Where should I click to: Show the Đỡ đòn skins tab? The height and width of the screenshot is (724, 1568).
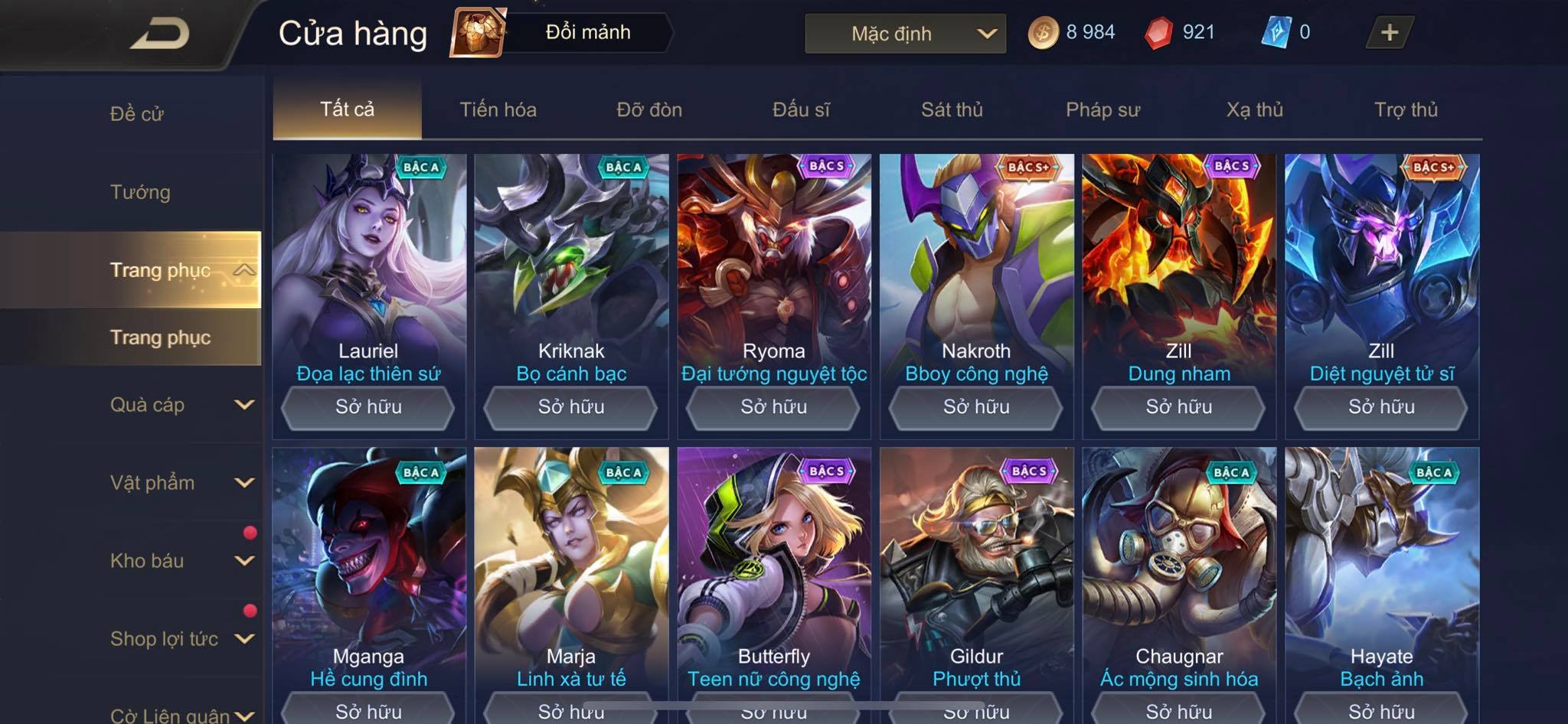coord(649,109)
